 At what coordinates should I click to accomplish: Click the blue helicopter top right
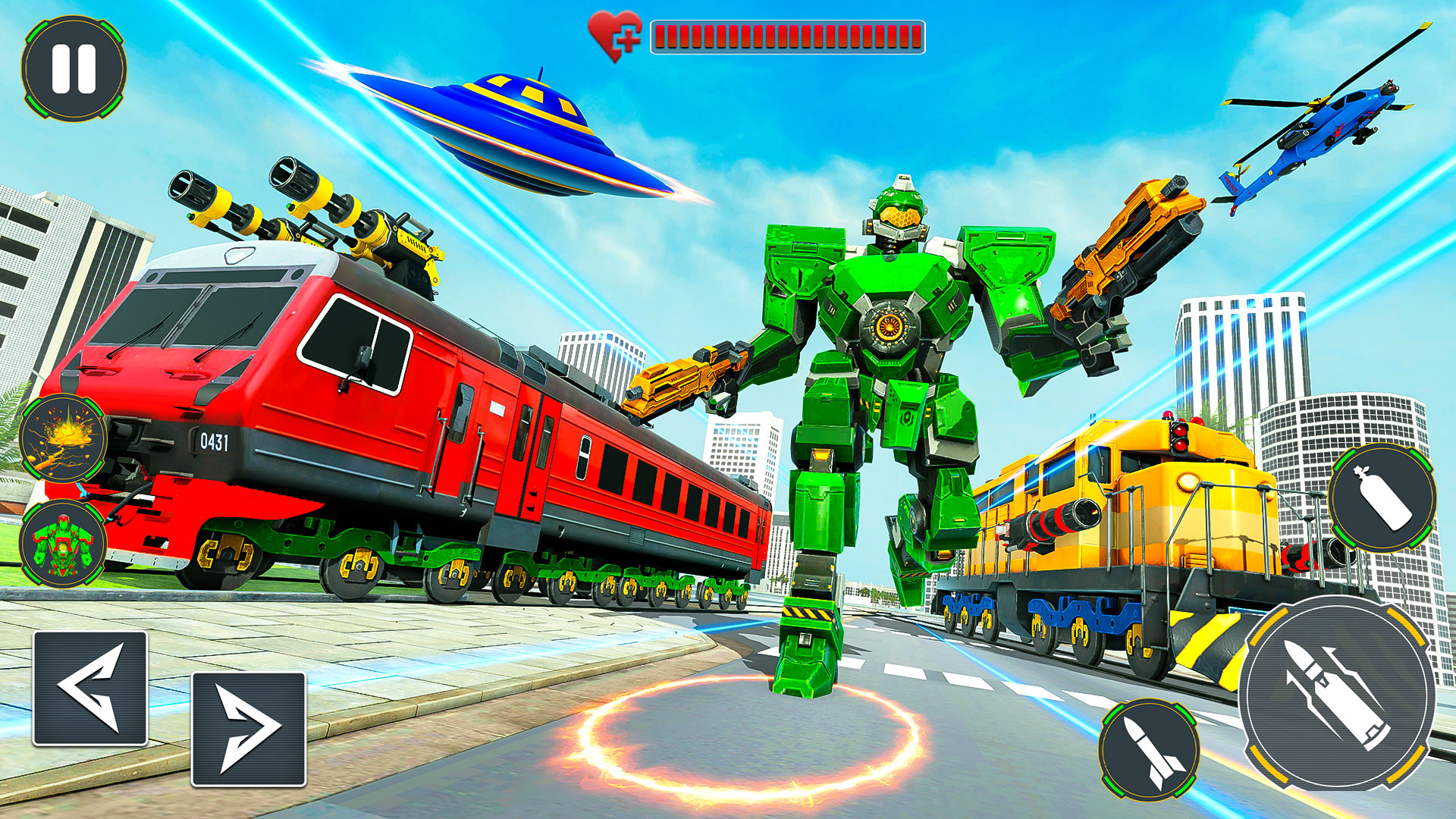pos(1342,129)
